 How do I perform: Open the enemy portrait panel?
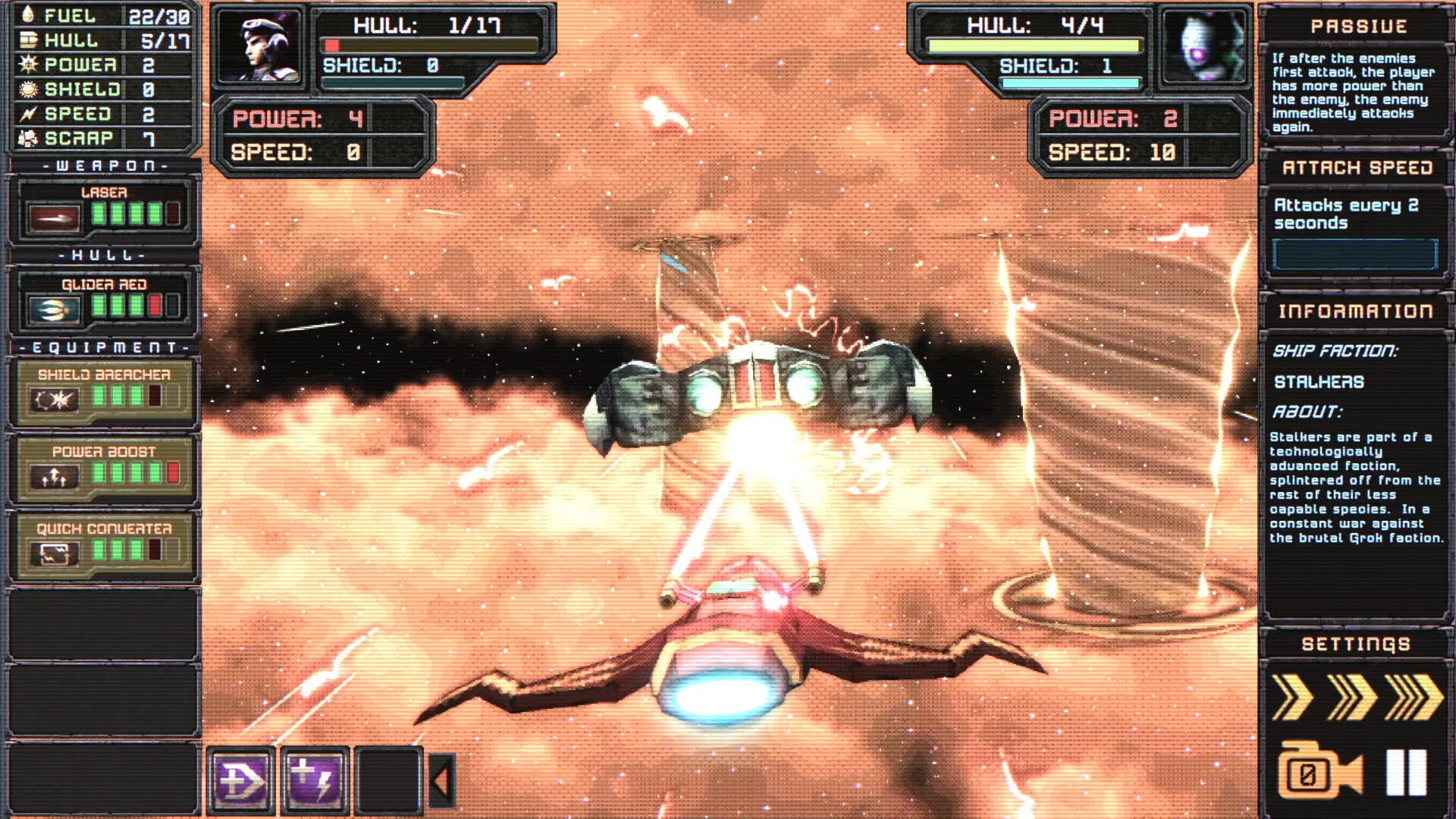(x=1204, y=48)
